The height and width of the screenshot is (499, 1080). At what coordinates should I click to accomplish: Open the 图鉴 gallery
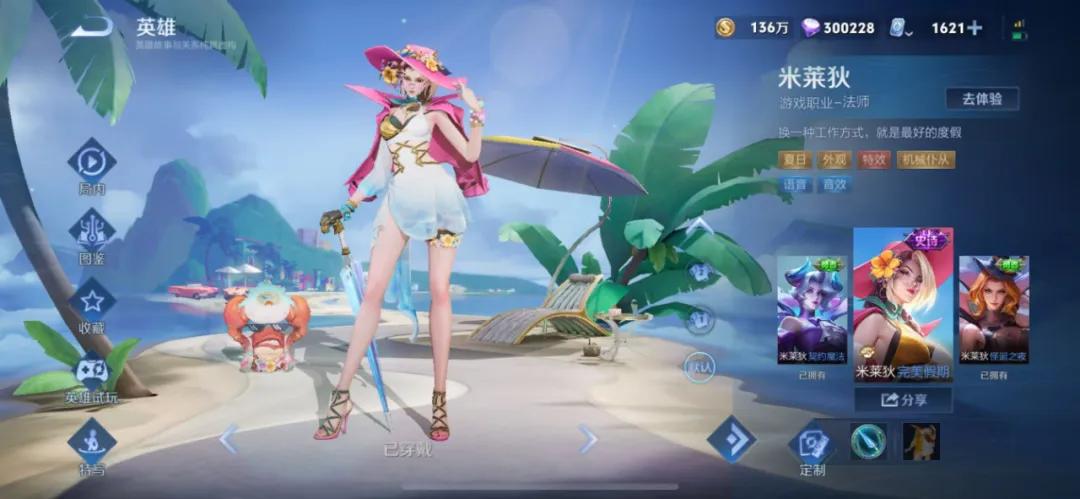point(91,231)
